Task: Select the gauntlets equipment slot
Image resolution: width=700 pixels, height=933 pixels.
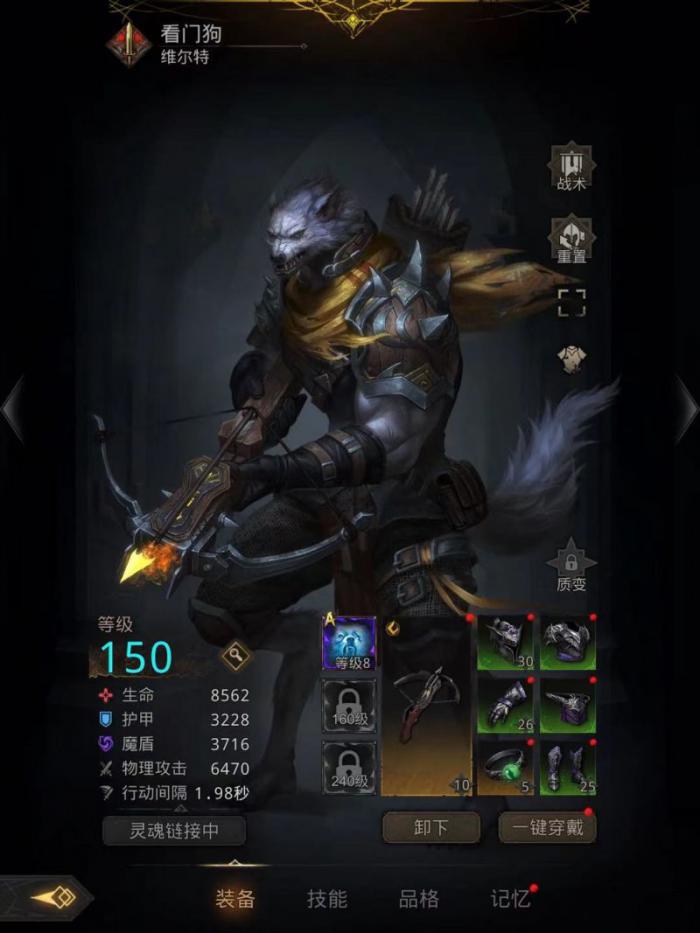Action: 506,705
